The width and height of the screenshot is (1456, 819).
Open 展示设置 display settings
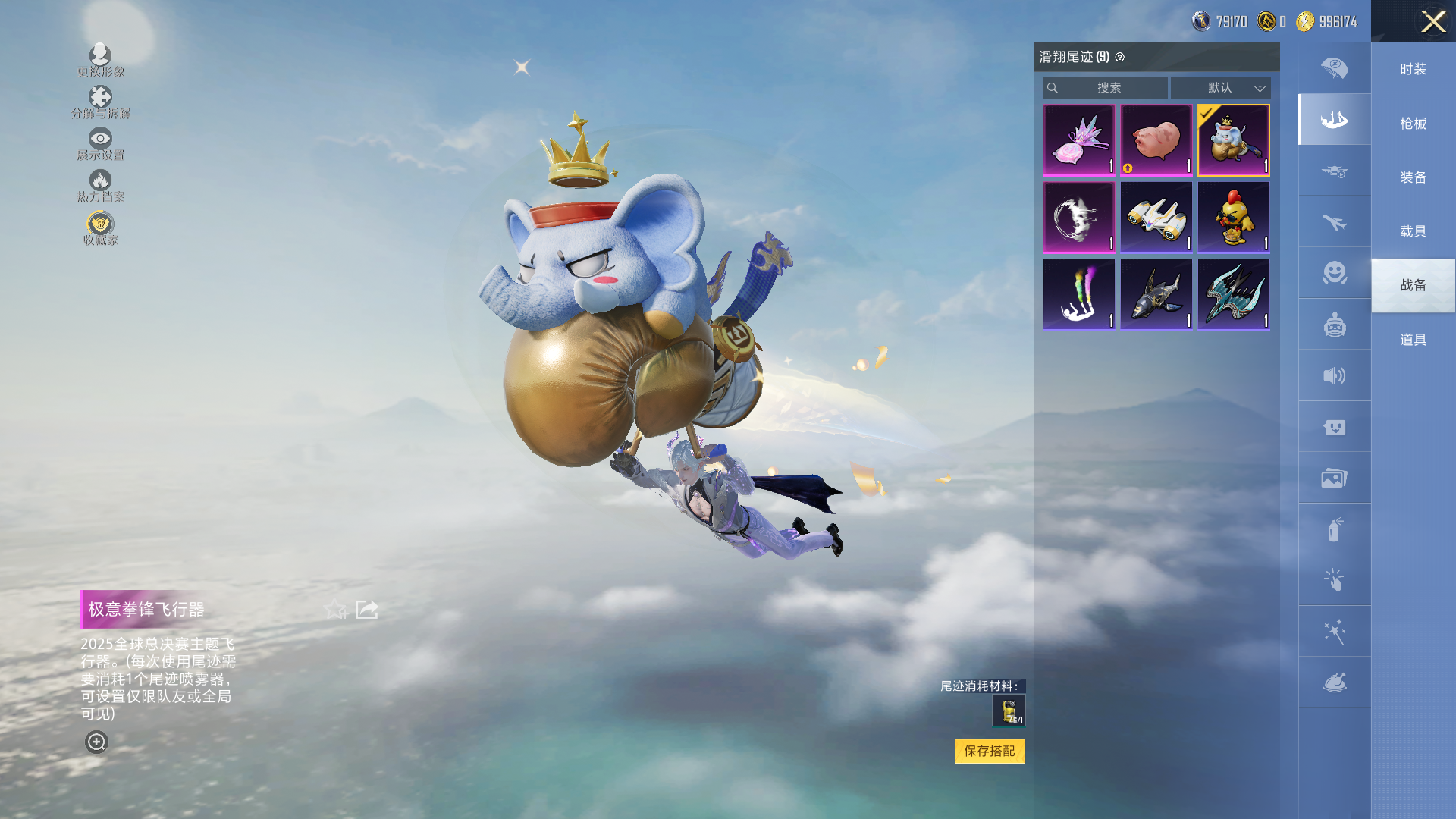click(x=100, y=143)
